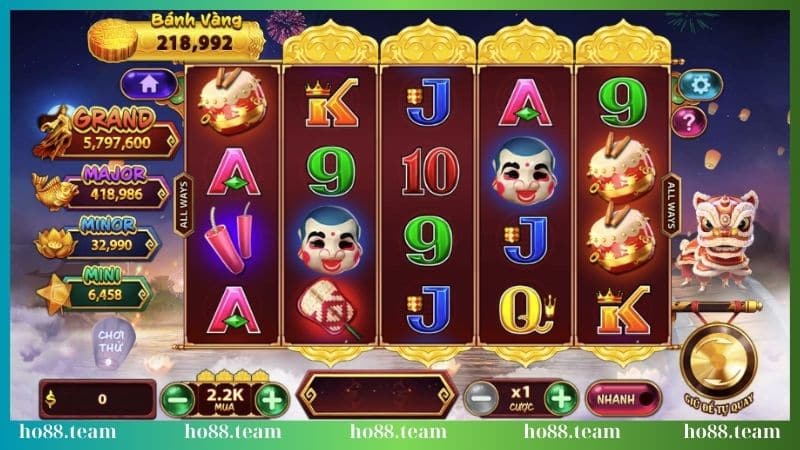The width and height of the screenshot is (800, 450).
Task: Toggle the NHANH fast-spin switch
Action: (624, 398)
